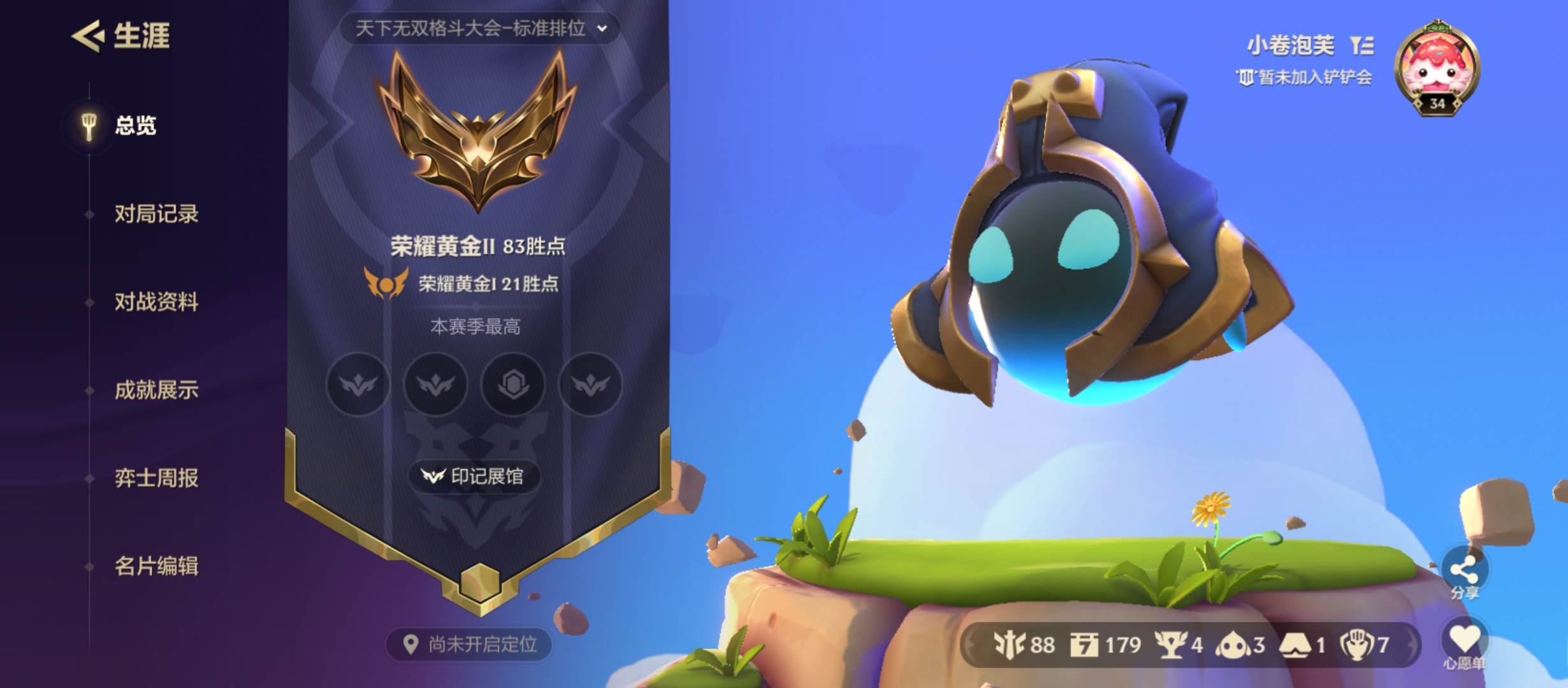Enable location via 尚未开启定位

[x=470, y=645]
